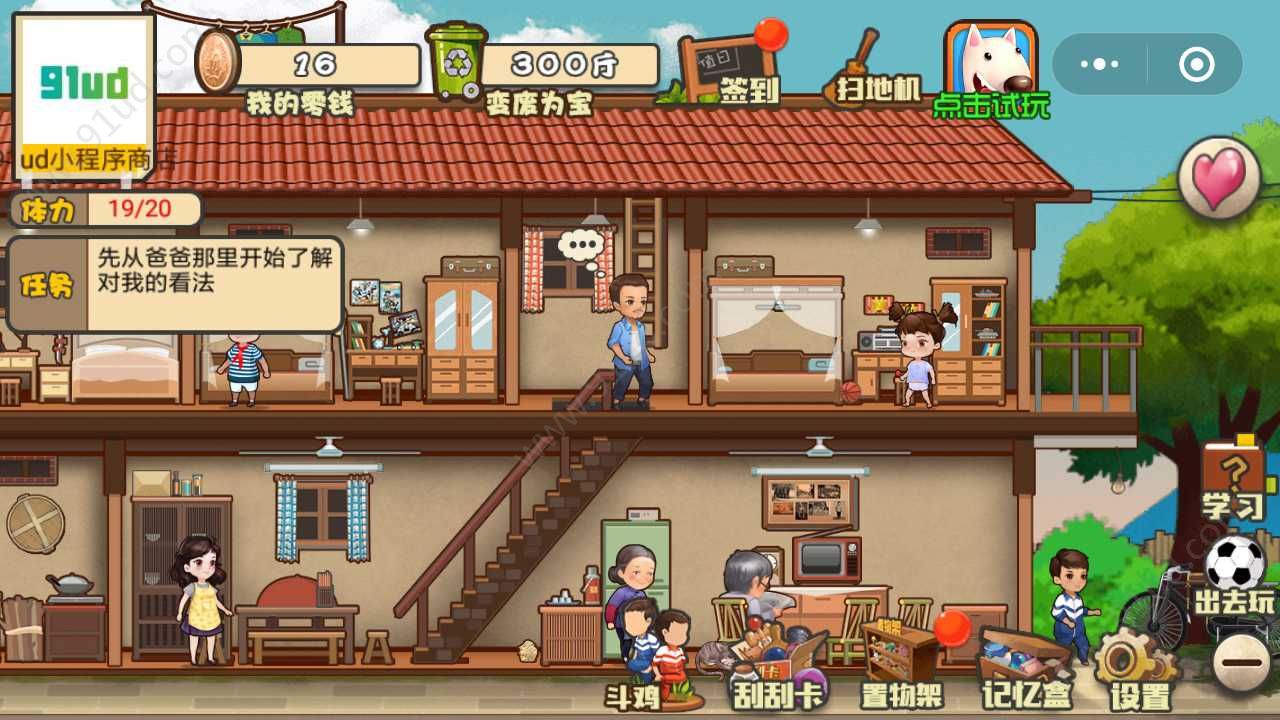Choose 出去玩 soccer ball button
1280x720 pixels.
(x=1235, y=576)
